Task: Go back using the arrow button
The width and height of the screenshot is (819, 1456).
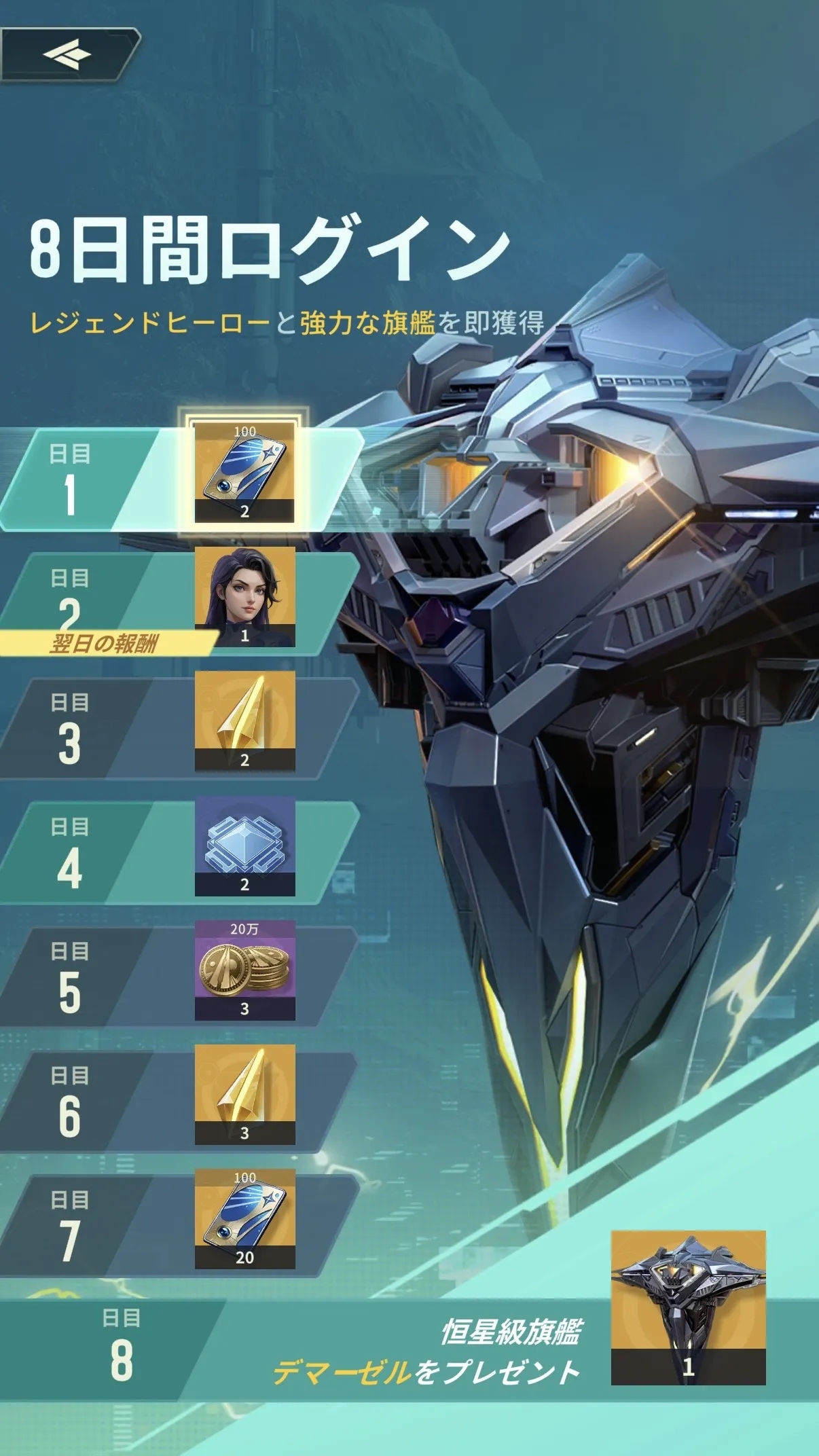Action: point(68,55)
